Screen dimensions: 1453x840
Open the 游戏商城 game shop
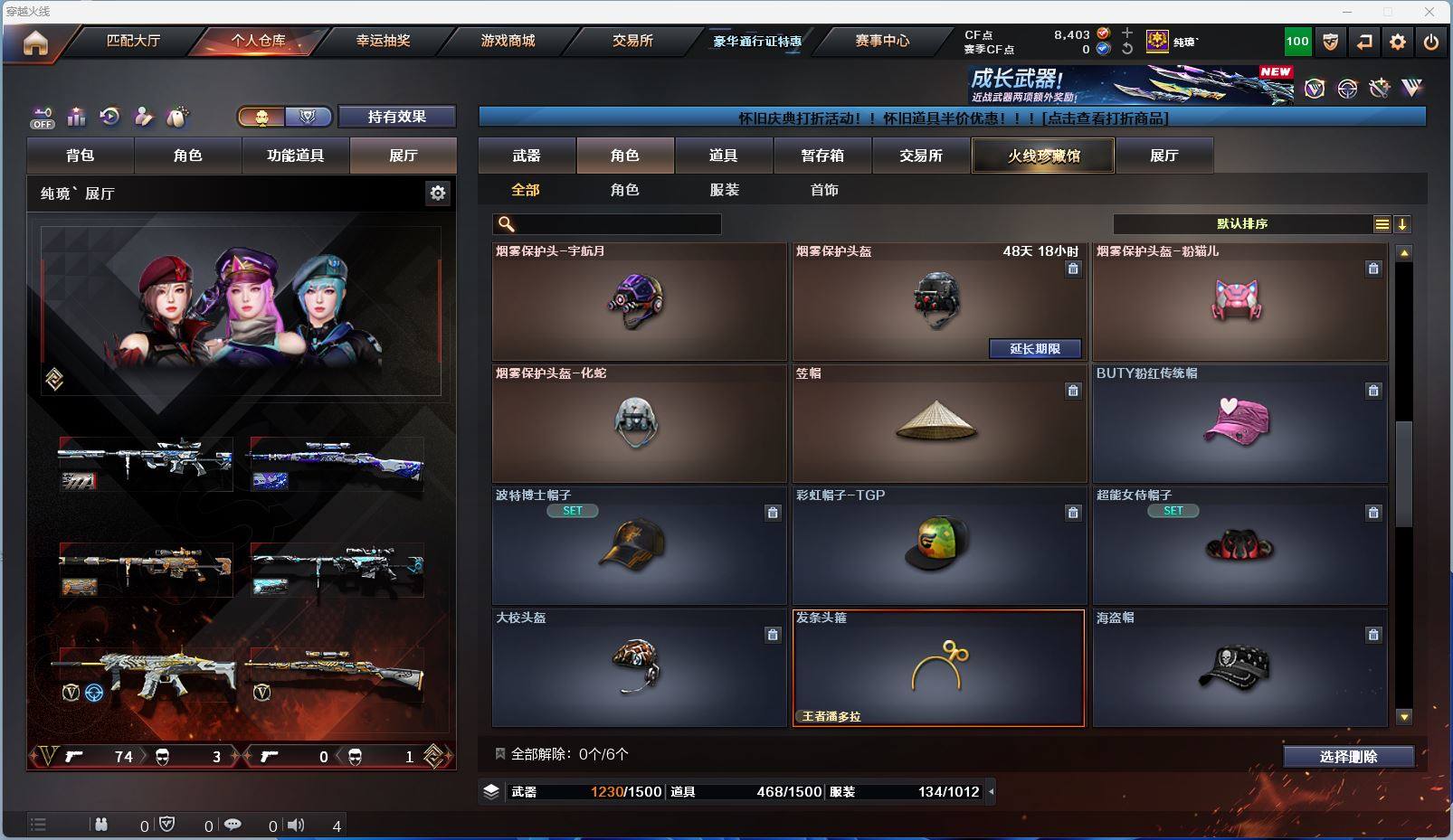click(x=508, y=41)
